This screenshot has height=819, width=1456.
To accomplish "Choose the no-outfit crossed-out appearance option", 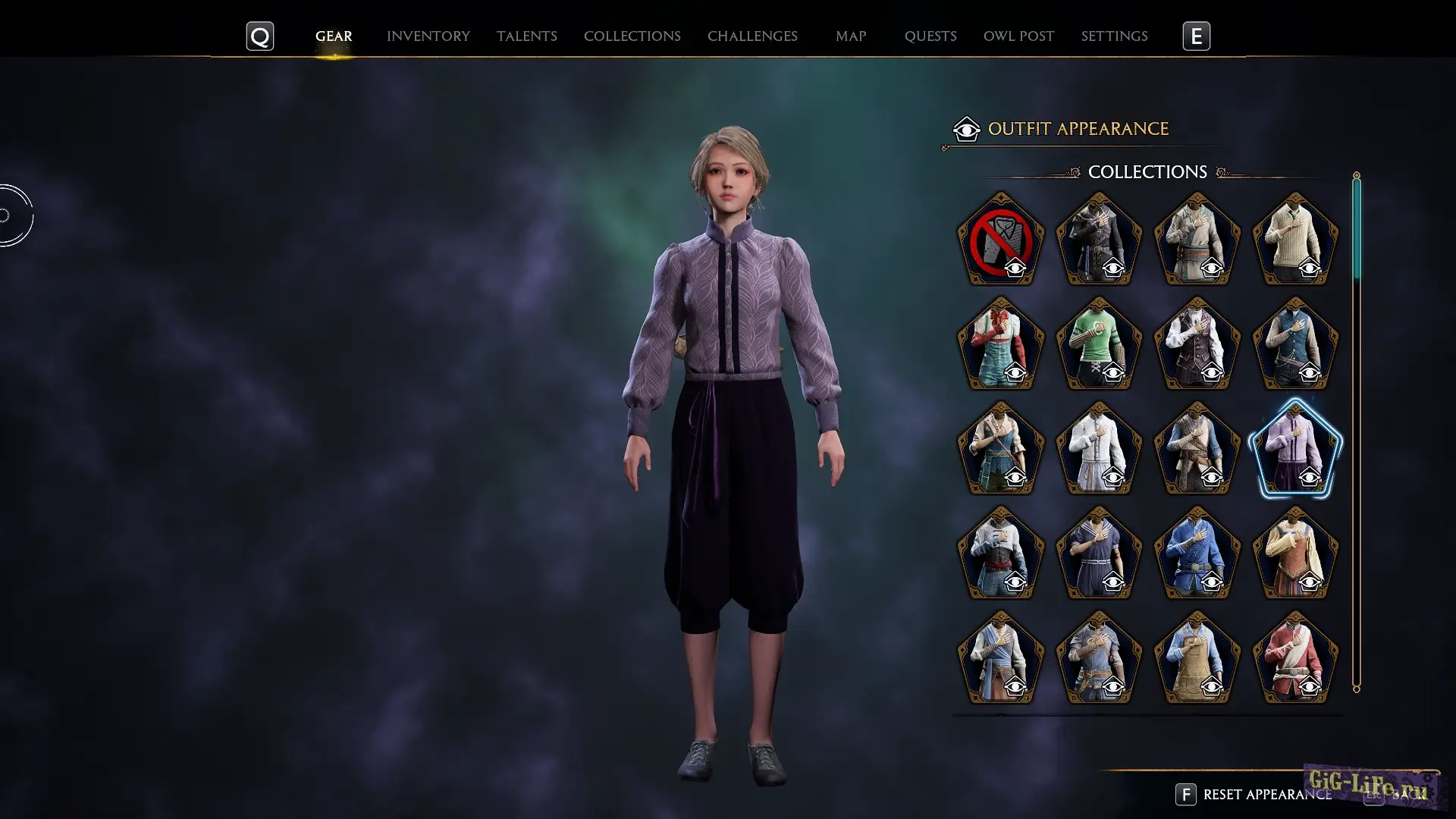I will click(1000, 240).
